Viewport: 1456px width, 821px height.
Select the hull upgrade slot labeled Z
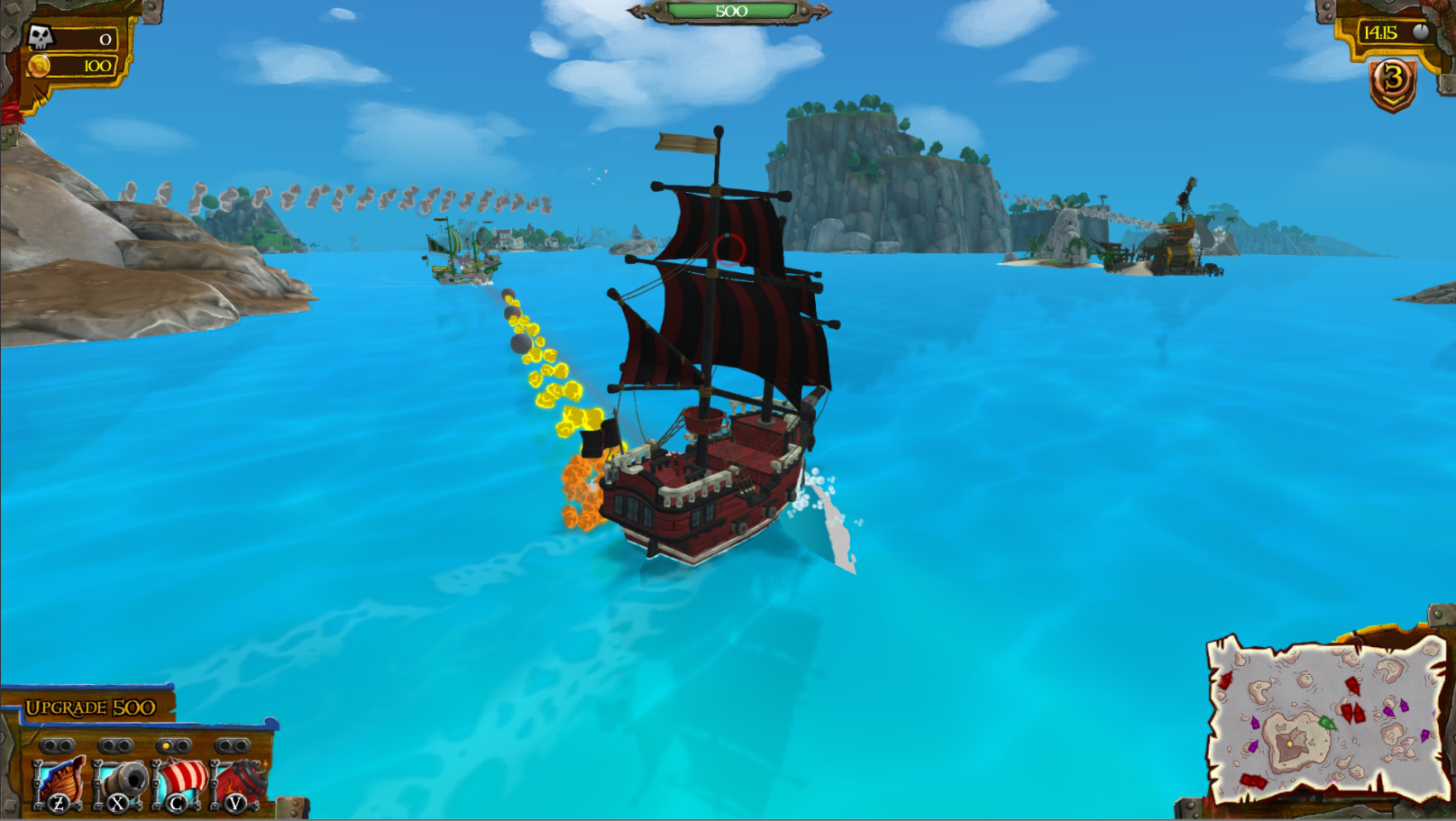[60, 782]
